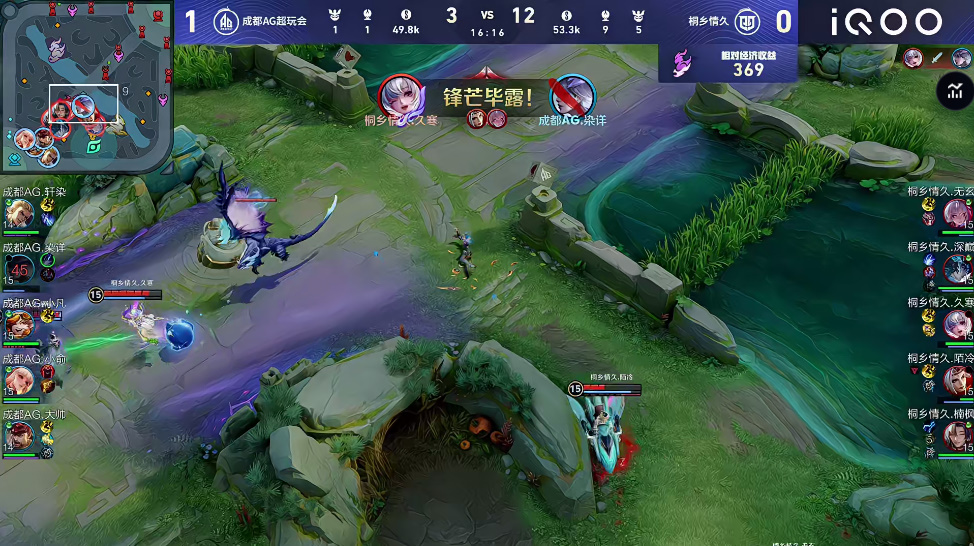Click the 成都AG超玩会 team logo

pyautogui.click(x=228, y=22)
